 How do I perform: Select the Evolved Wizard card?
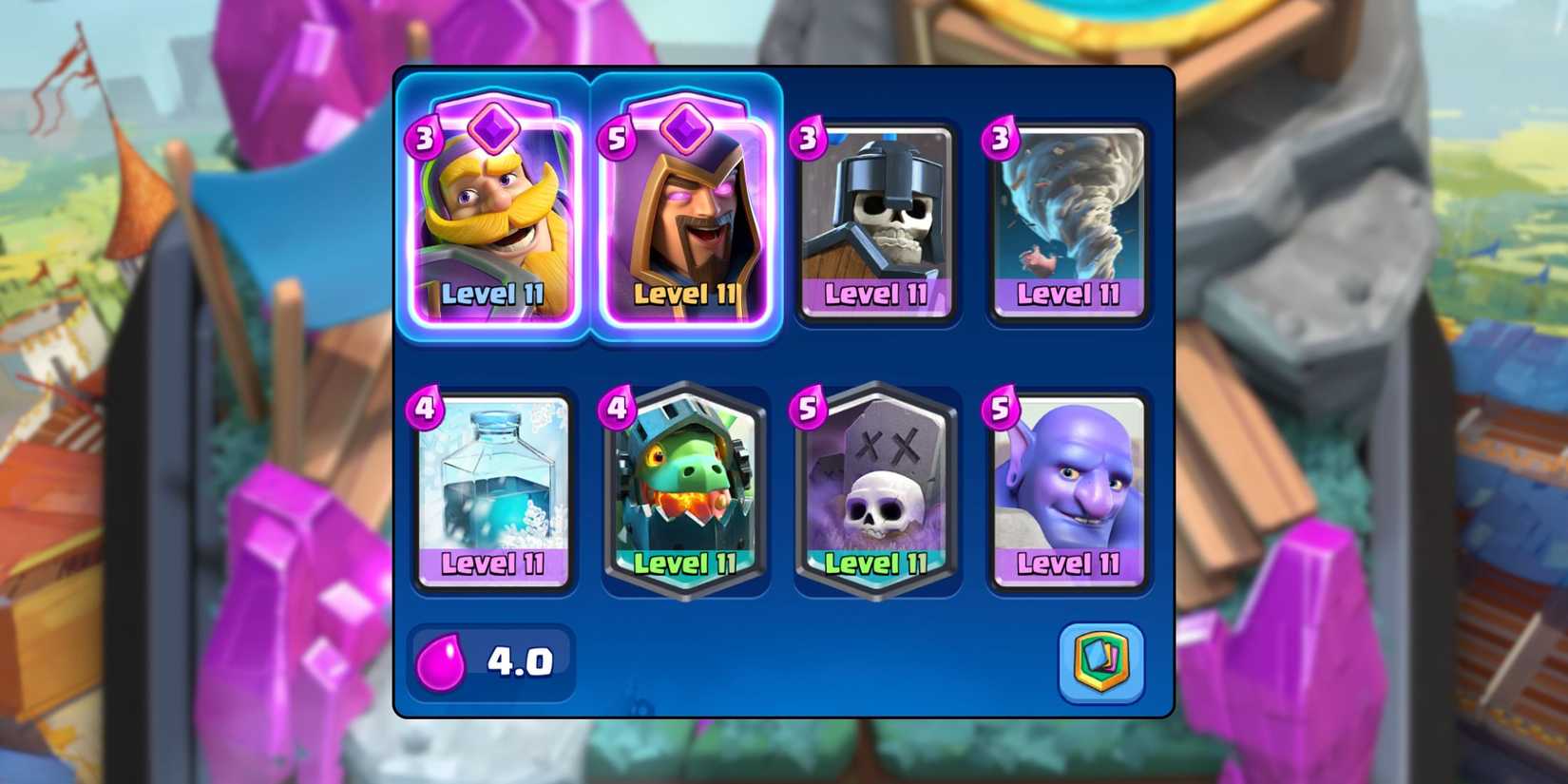coord(685,219)
